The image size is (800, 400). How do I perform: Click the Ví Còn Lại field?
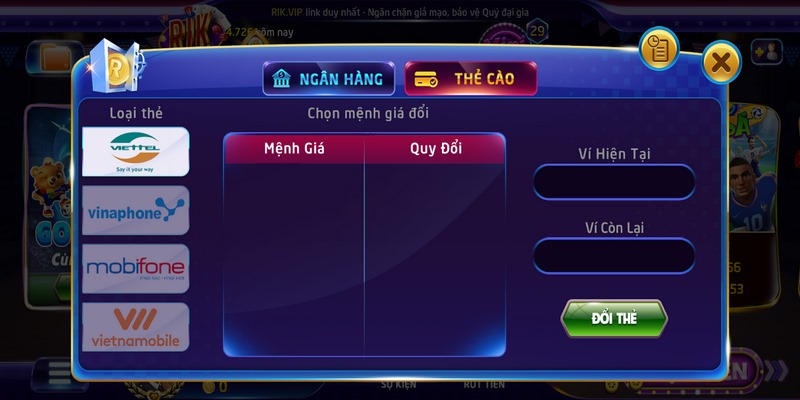614,256
